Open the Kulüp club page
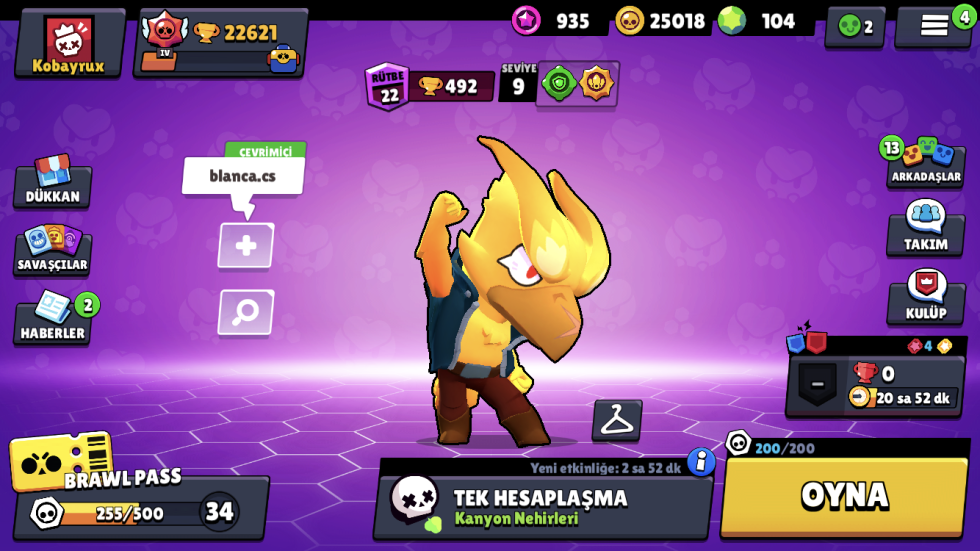This screenshot has height=551, width=980. click(925, 297)
